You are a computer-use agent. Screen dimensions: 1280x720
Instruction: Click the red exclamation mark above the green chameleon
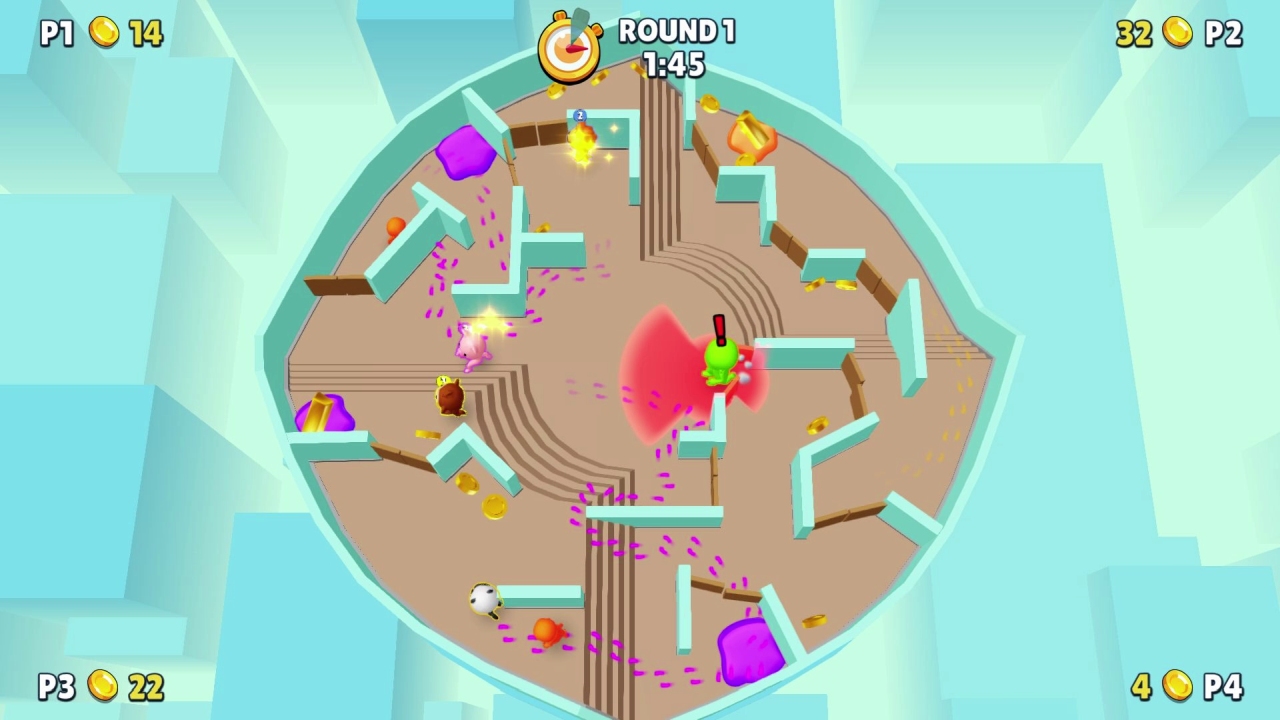(719, 327)
